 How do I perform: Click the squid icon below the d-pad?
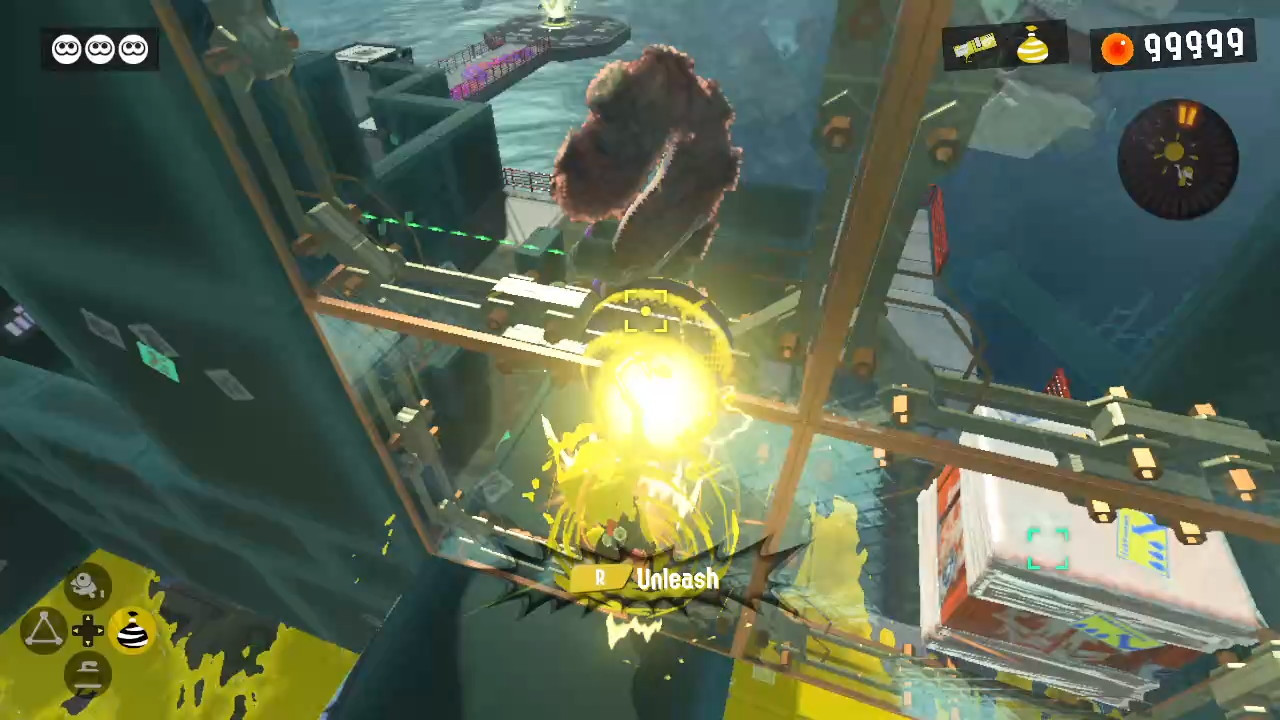click(88, 673)
